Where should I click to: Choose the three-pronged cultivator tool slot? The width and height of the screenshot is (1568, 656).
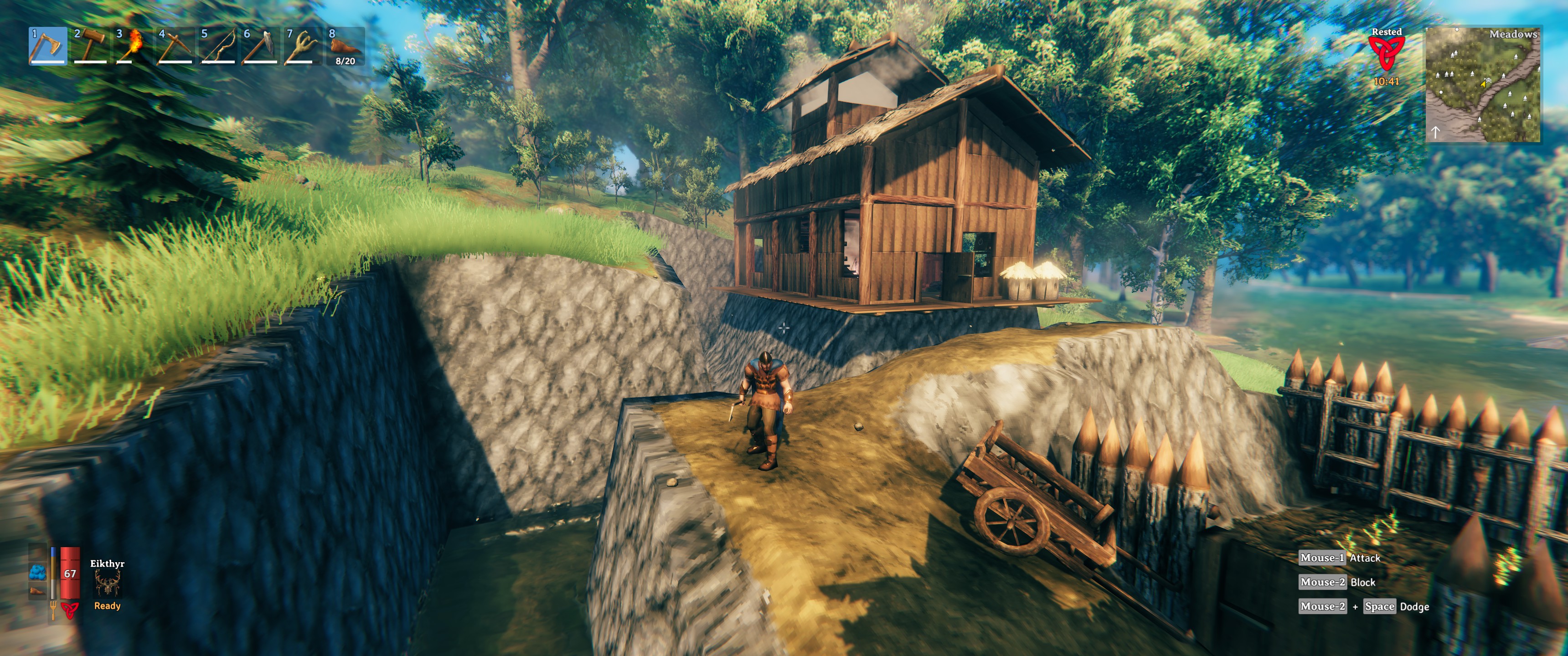tap(303, 46)
